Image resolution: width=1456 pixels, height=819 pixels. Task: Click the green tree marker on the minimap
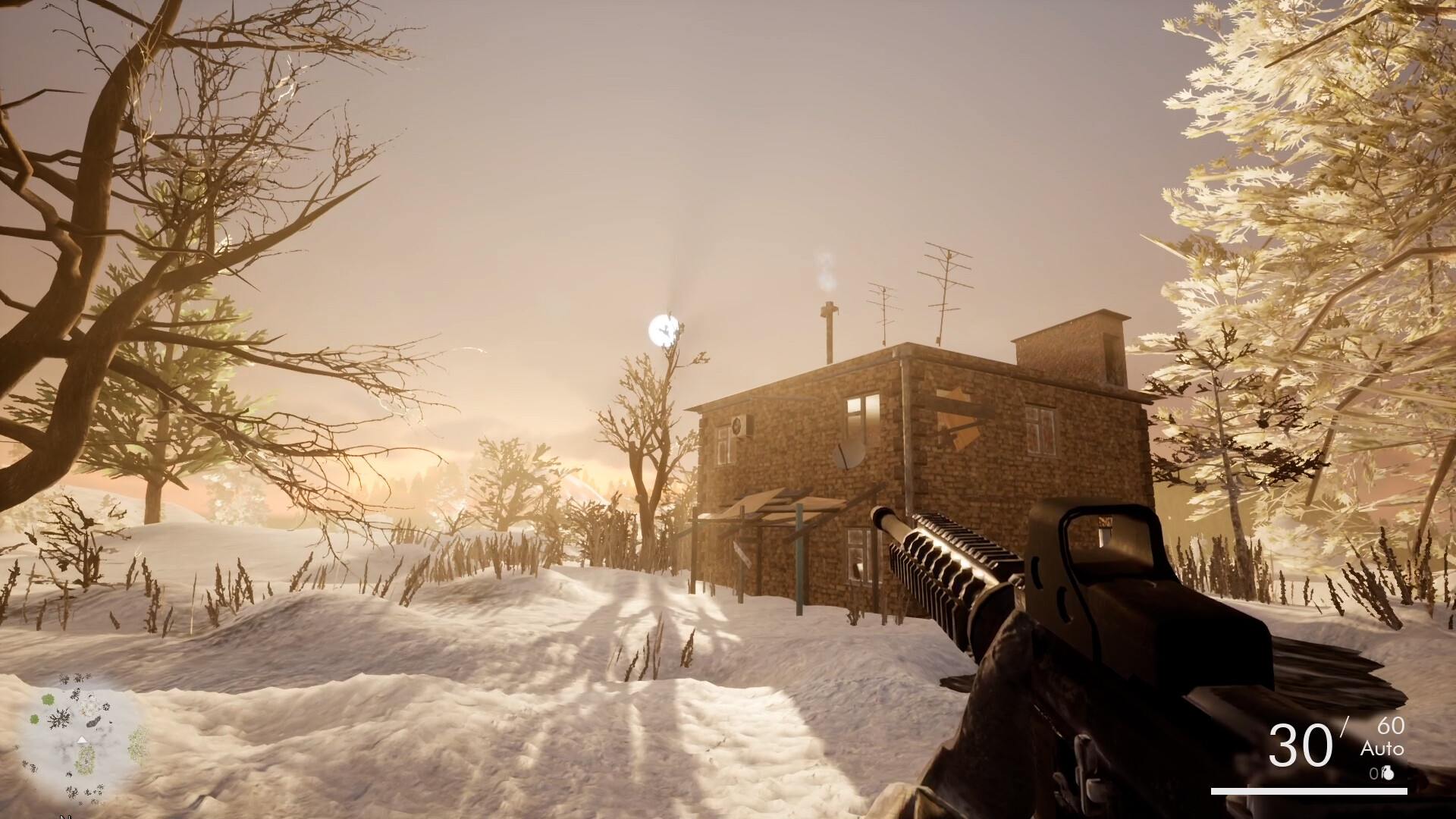point(47,700)
